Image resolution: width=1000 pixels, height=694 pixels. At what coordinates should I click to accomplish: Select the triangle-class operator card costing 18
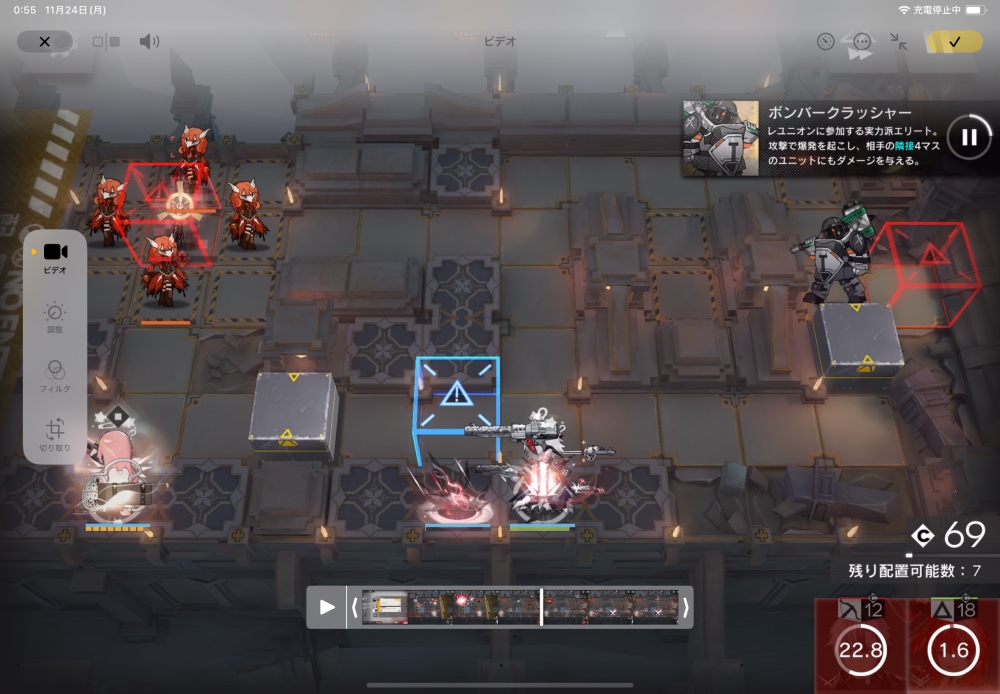(953, 647)
